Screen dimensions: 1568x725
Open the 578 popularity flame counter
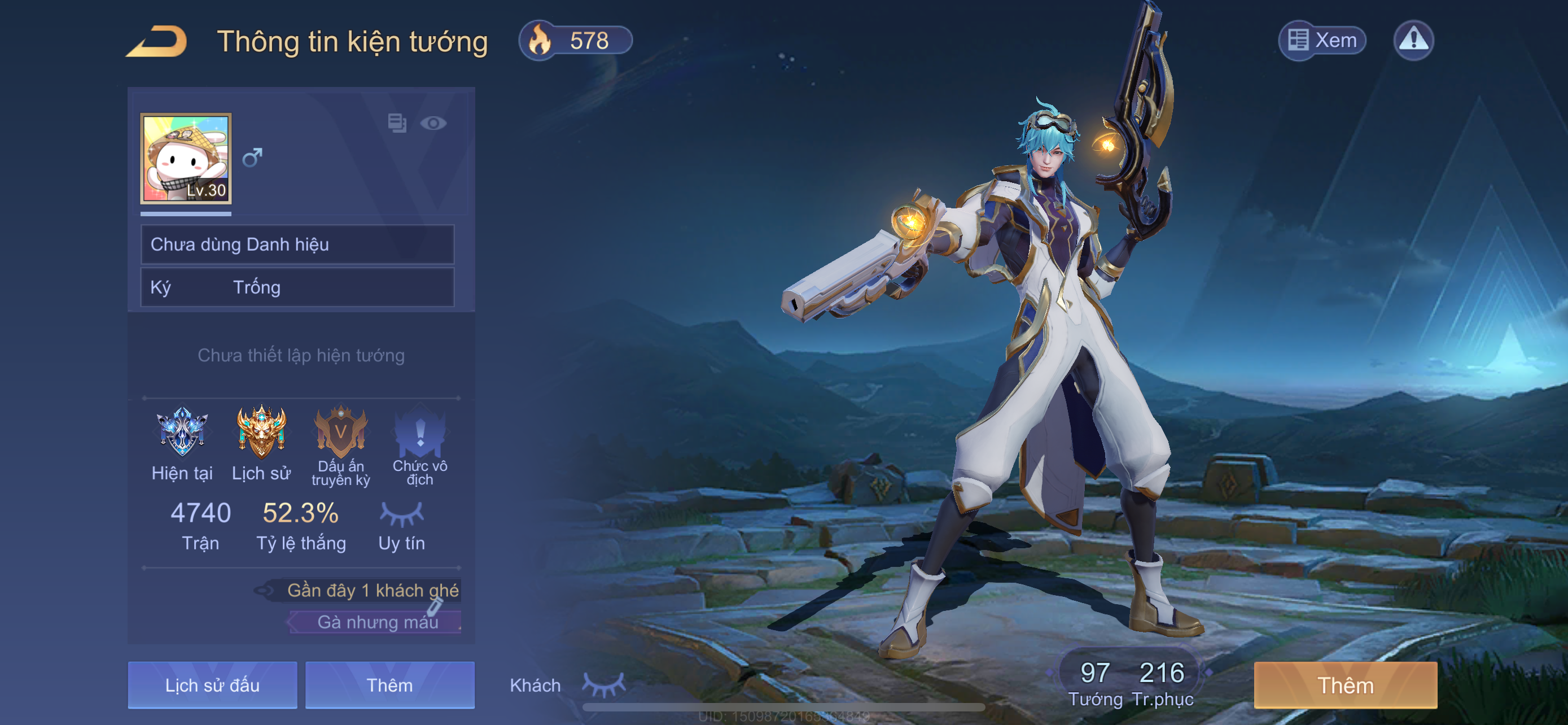click(575, 41)
